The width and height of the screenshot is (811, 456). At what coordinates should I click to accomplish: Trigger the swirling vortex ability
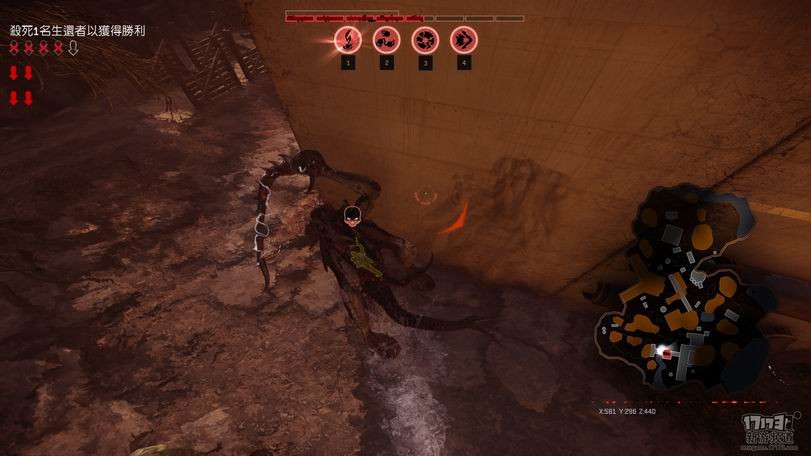tap(425, 40)
